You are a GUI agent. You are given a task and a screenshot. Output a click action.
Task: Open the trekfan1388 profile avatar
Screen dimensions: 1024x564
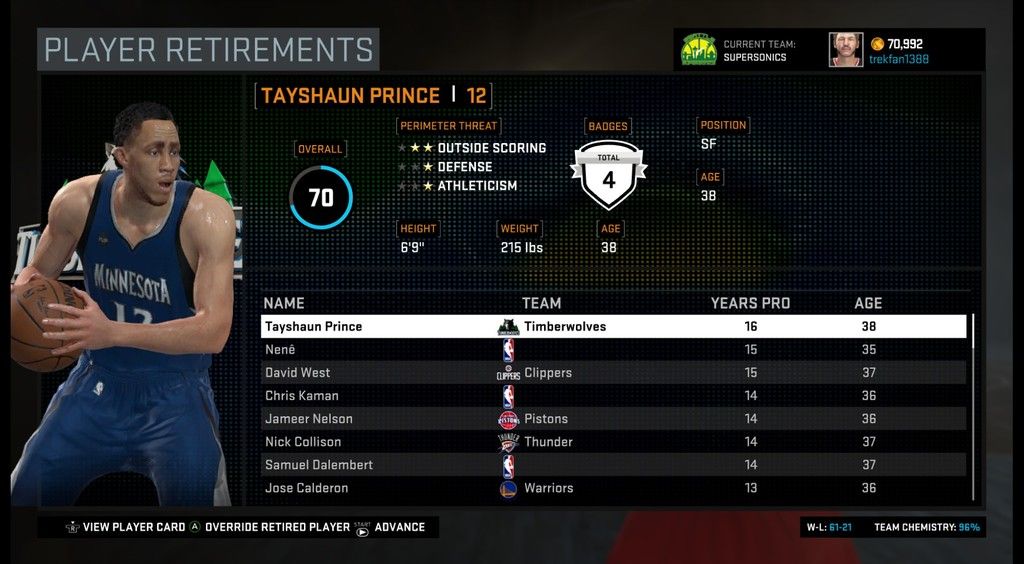point(845,50)
